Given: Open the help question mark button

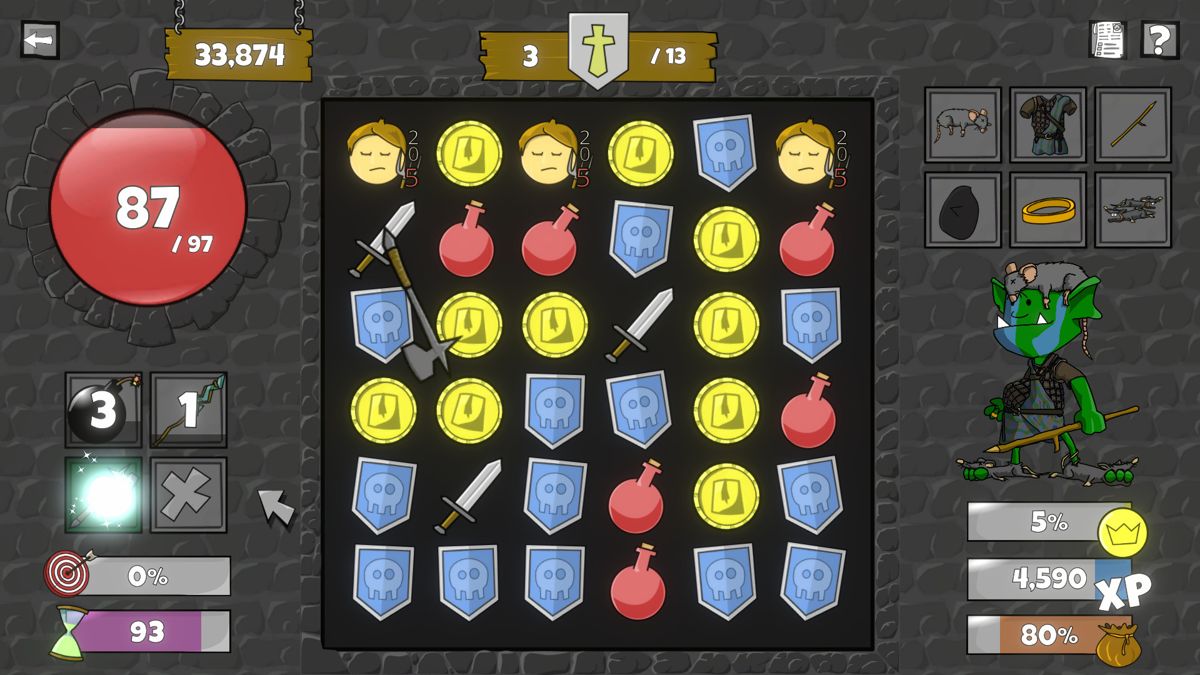Looking at the screenshot, I should (x=1159, y=40).
